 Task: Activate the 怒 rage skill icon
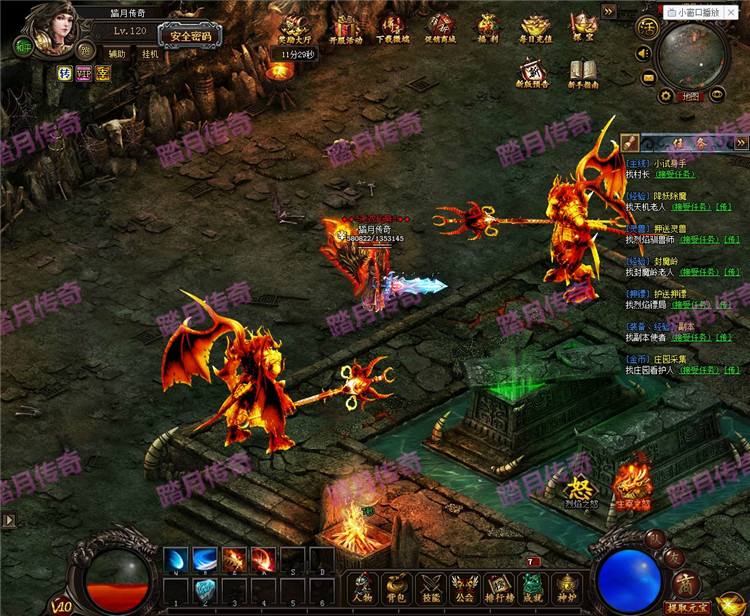pos(579,491)
